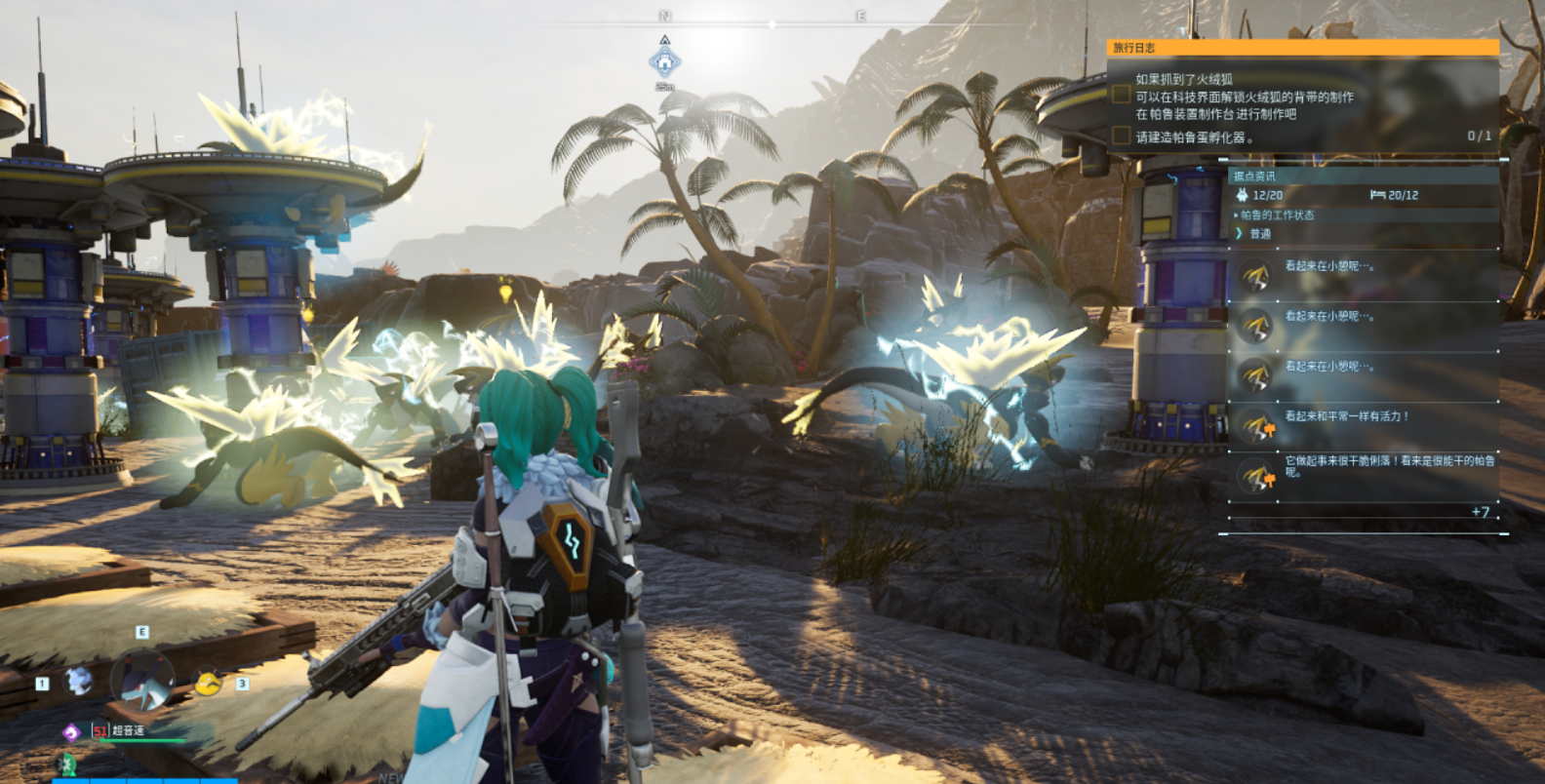Image resolution: width=1545 pixels, height=784 pixels.
Task: Tick the 如果抓到了火绒狐 objective checkbox
Action: 1122,95
